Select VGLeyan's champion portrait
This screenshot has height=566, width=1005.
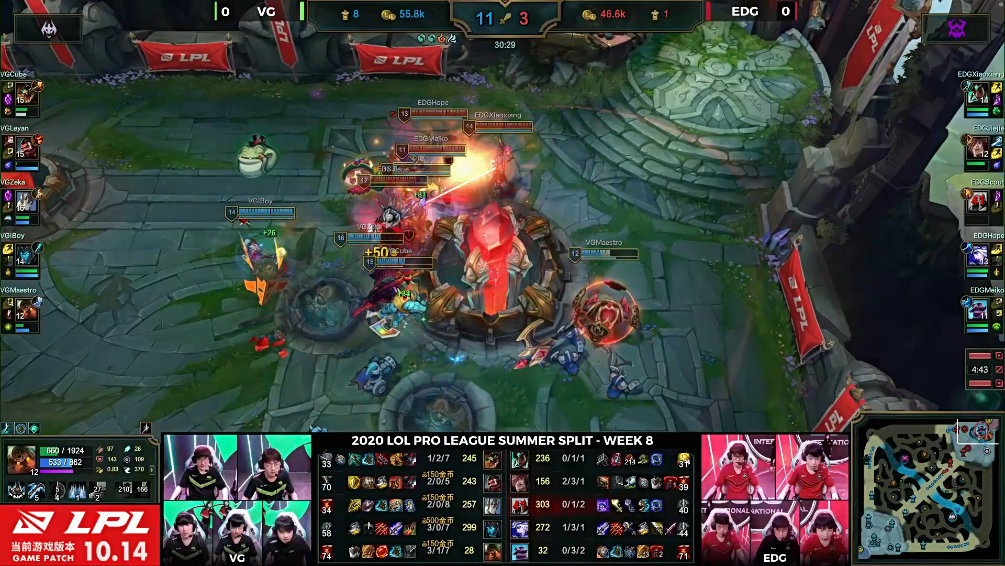27,147
